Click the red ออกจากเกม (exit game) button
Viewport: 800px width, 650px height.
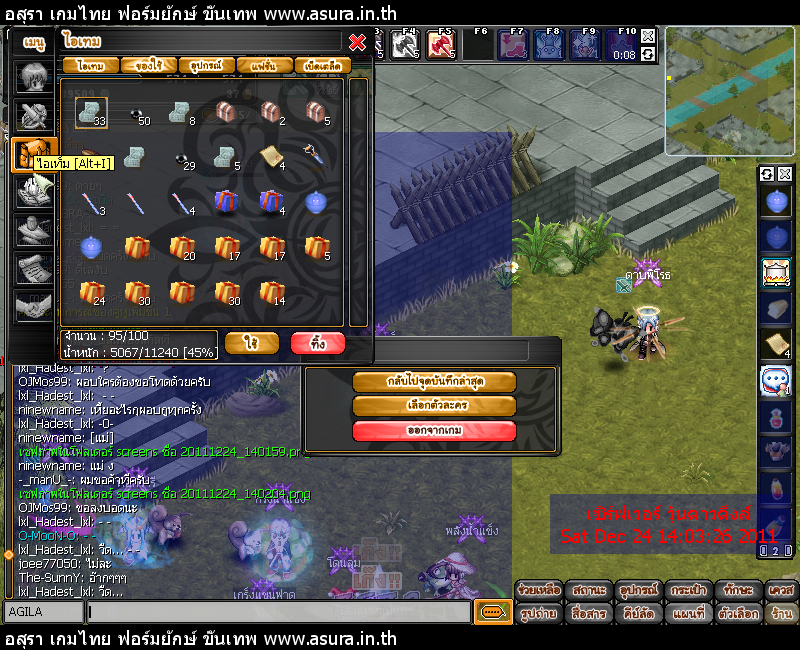point(434,431)
